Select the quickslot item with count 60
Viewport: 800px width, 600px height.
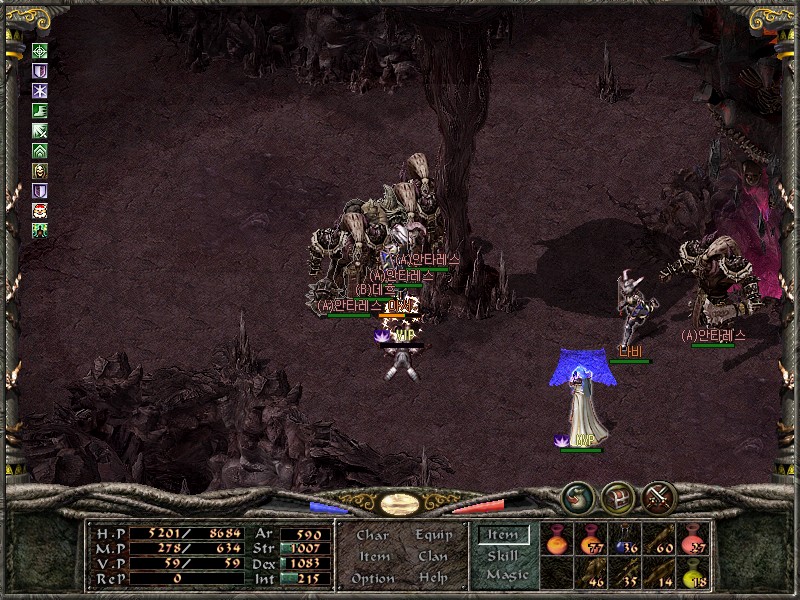(x=660, y=540)
